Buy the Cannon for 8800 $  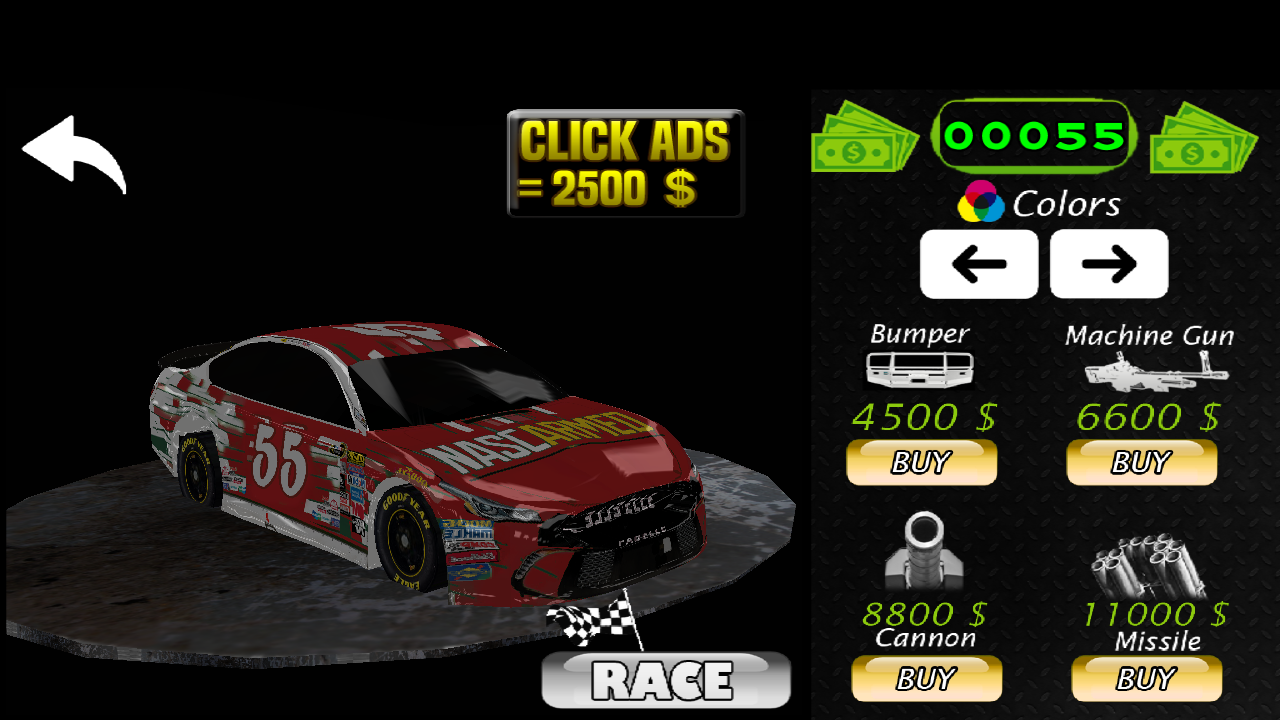pos(926,679)
